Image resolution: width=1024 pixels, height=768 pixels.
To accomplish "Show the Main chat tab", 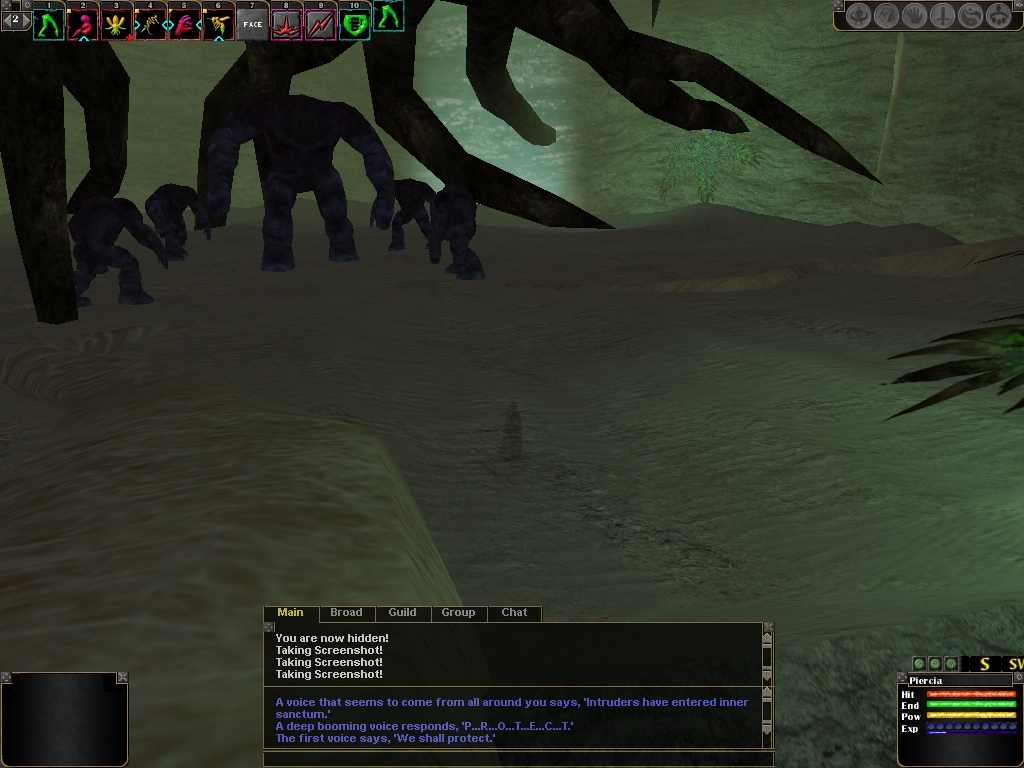I will pos(290,612).
